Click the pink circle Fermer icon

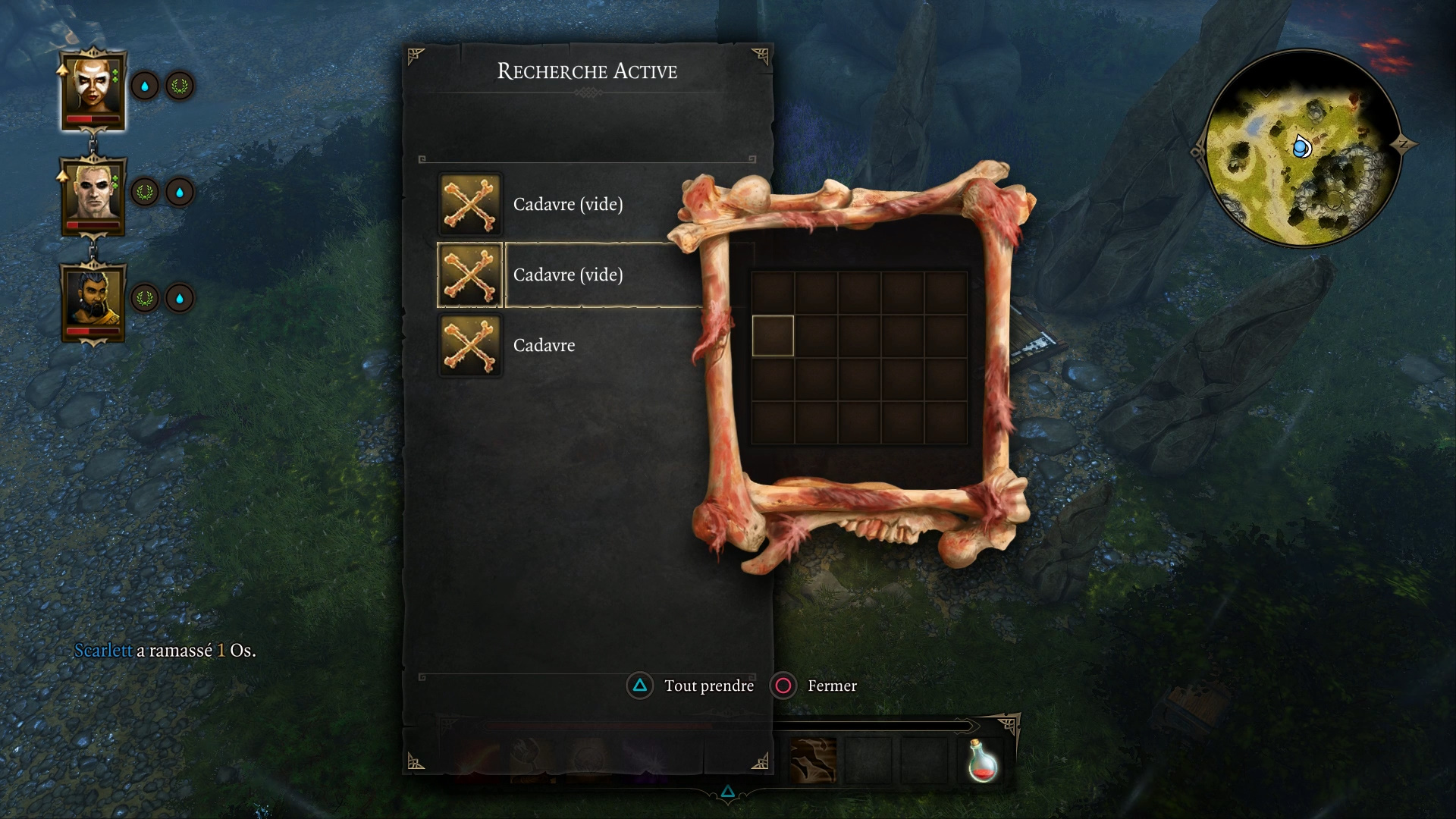point(783,686)
